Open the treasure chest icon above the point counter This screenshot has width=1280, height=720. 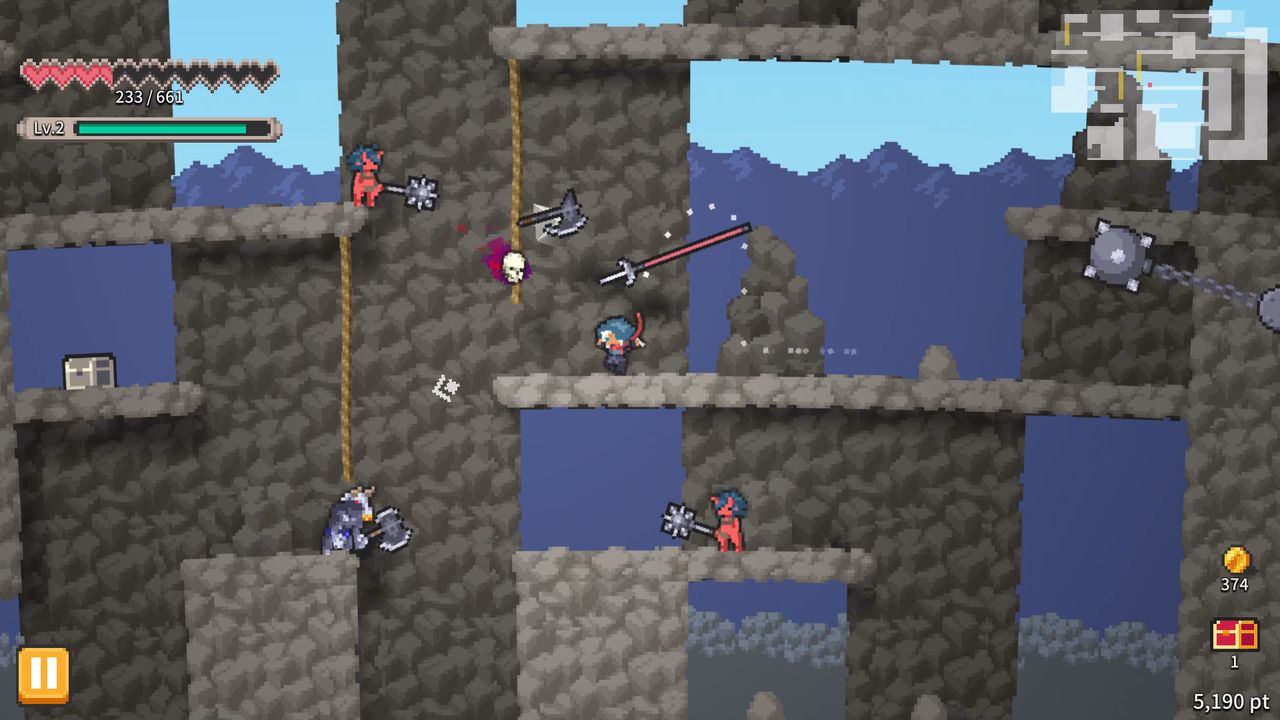click(1237, 636)
